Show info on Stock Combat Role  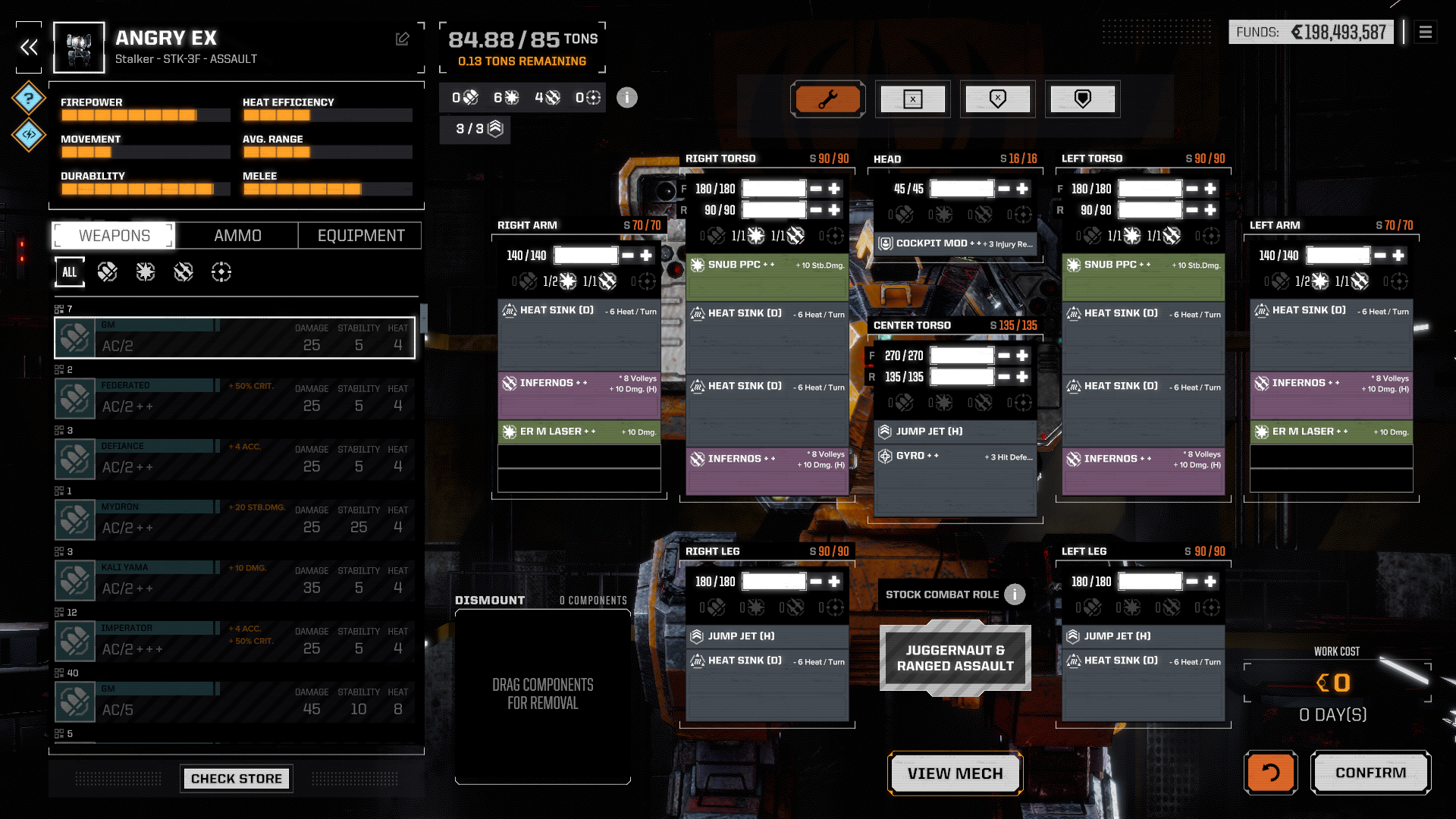coord(1015,595)
